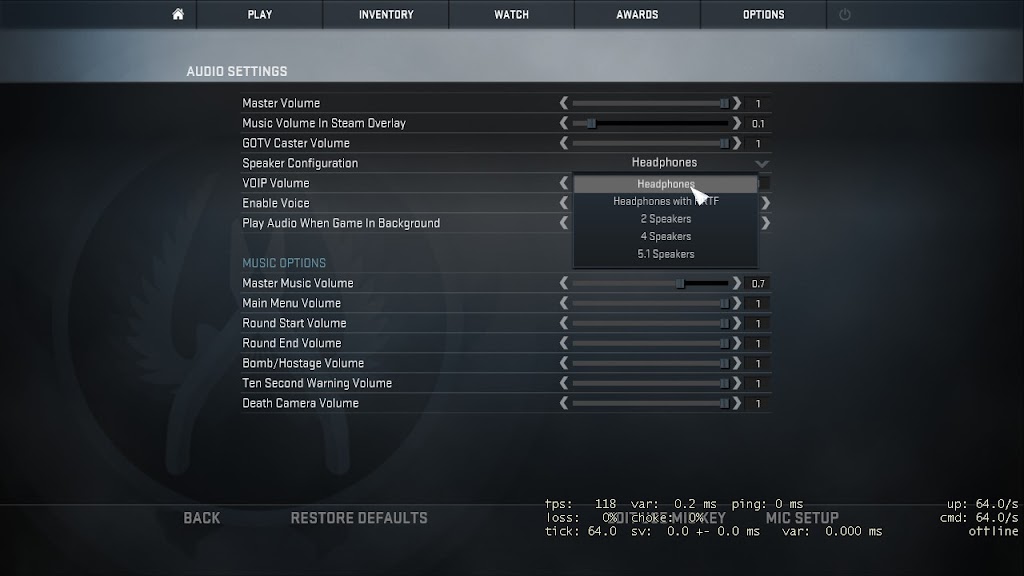Click the power quit icon
The image size is (1024, 576).
[x=845, y=14]
